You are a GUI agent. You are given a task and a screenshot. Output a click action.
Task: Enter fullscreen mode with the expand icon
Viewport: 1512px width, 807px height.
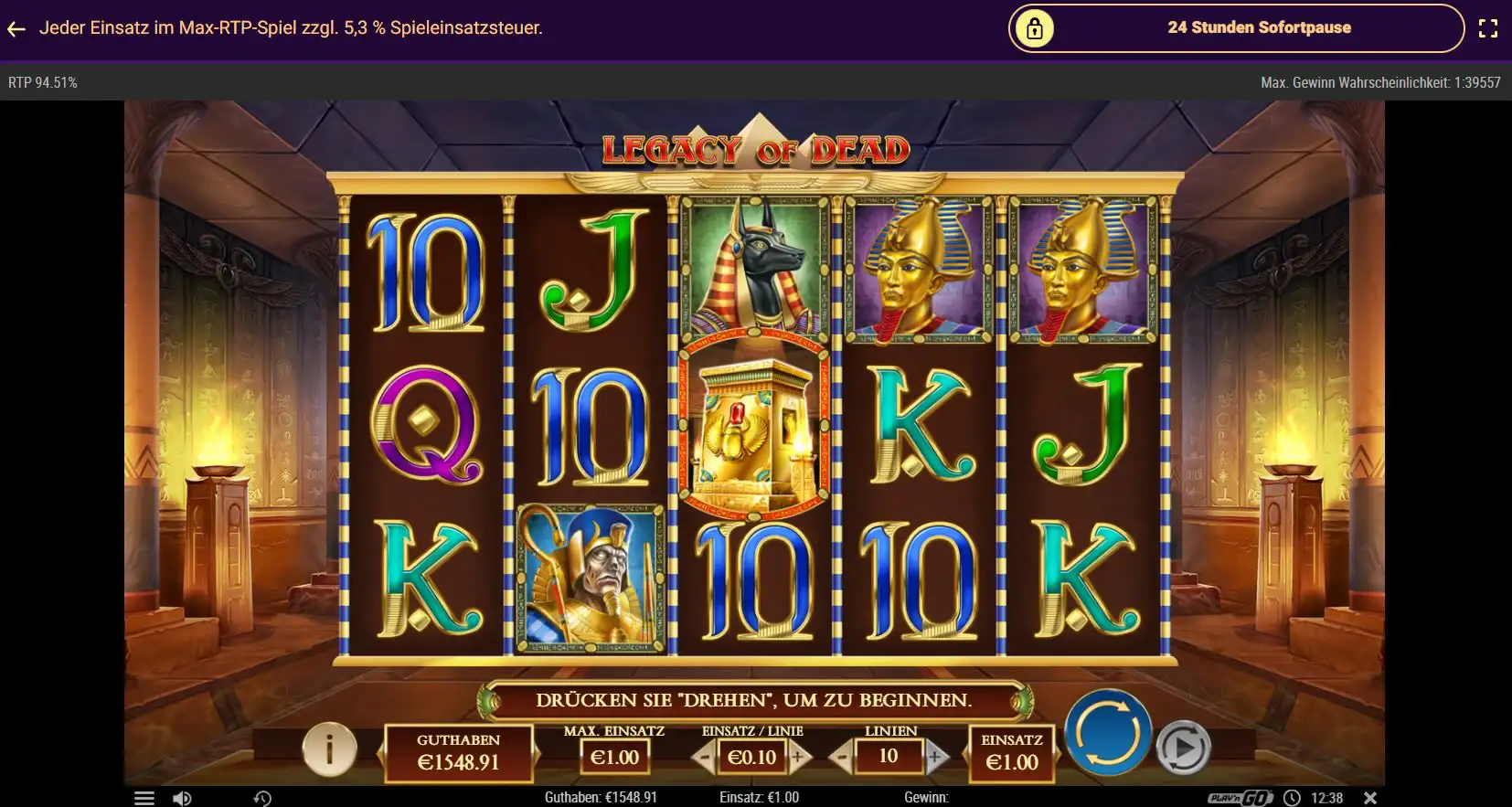pos(1490,27)
